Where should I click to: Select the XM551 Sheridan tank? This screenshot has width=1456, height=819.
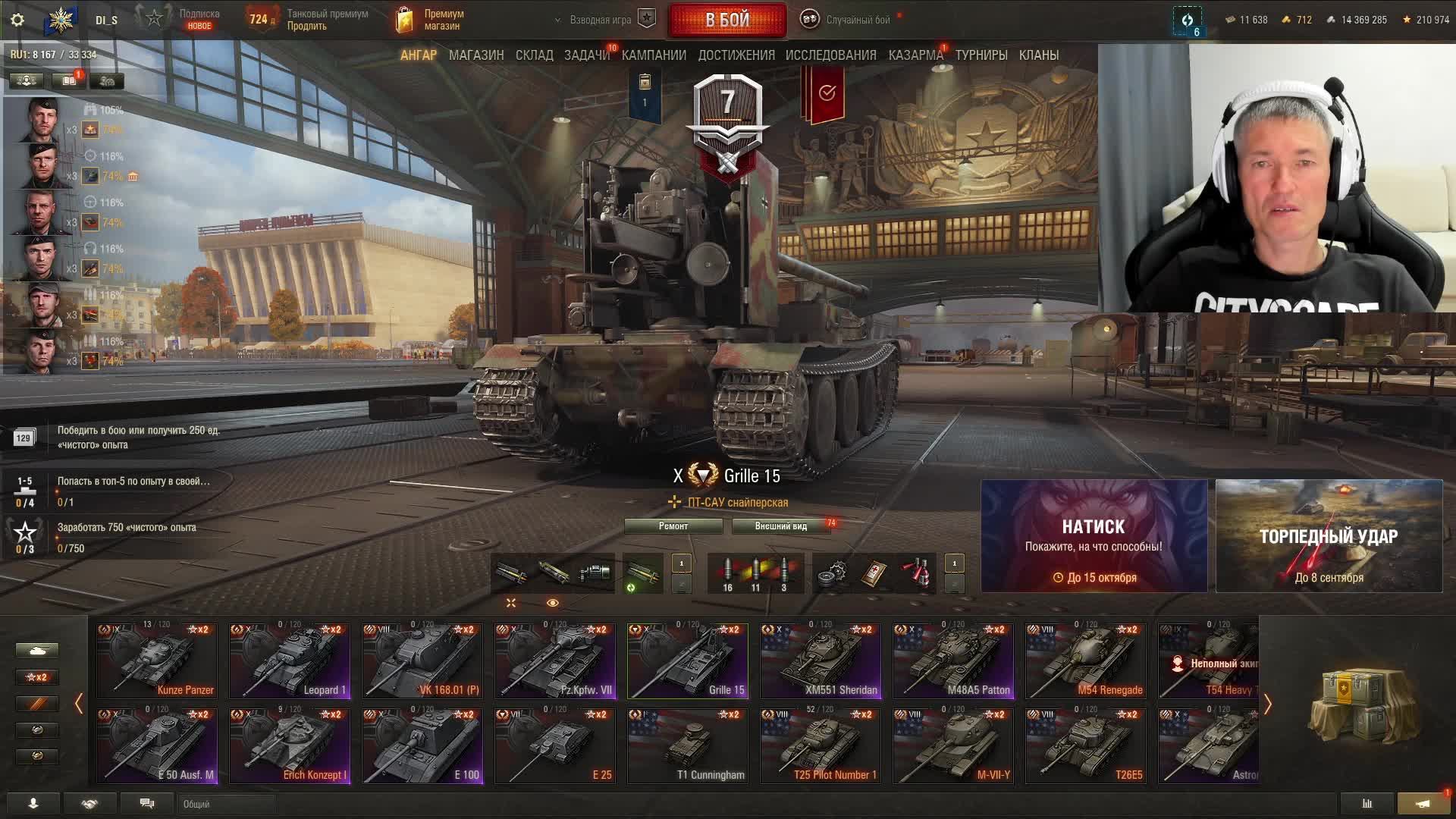click(821, 661)
